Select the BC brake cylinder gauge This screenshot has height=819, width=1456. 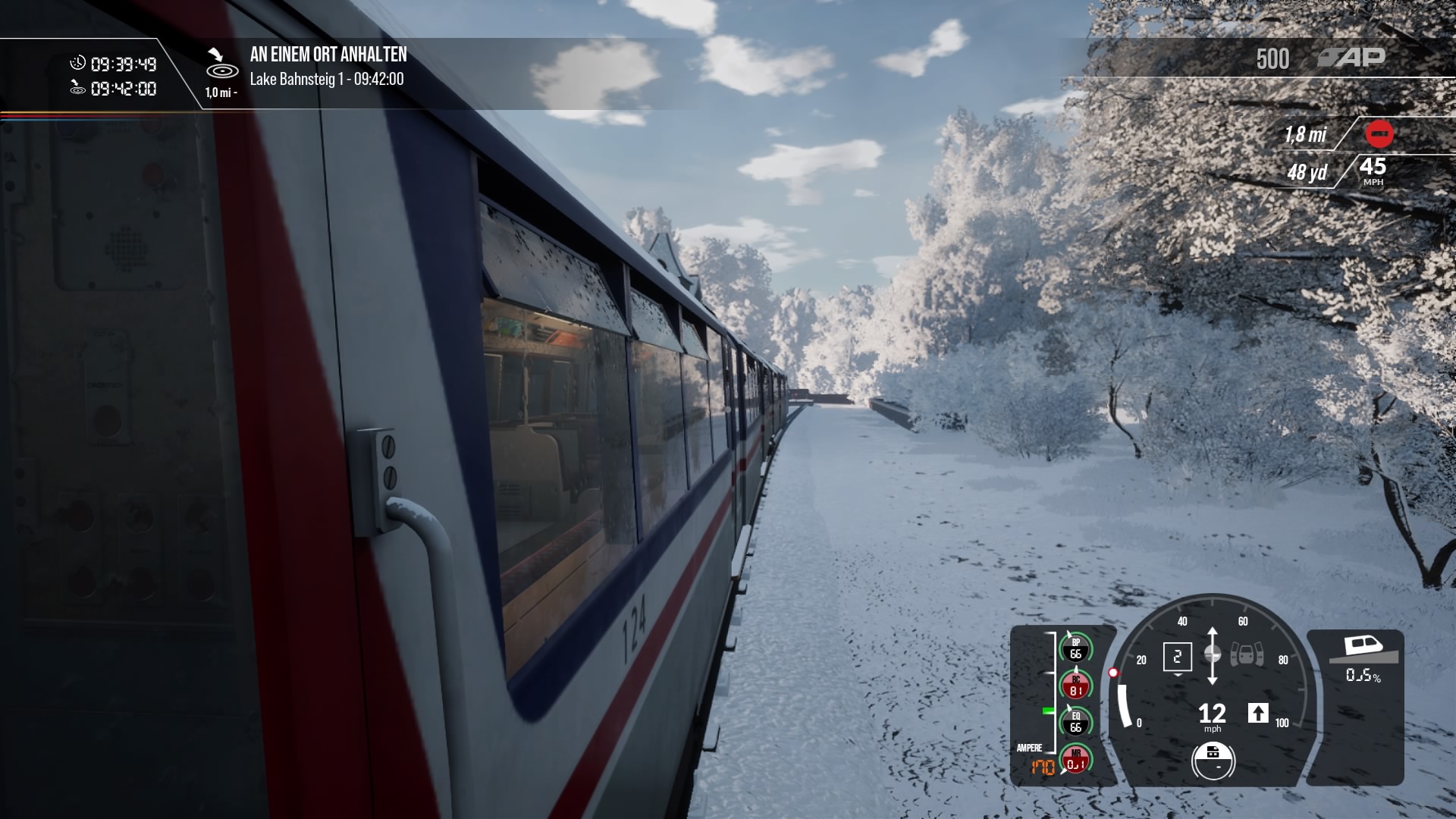1075,686
